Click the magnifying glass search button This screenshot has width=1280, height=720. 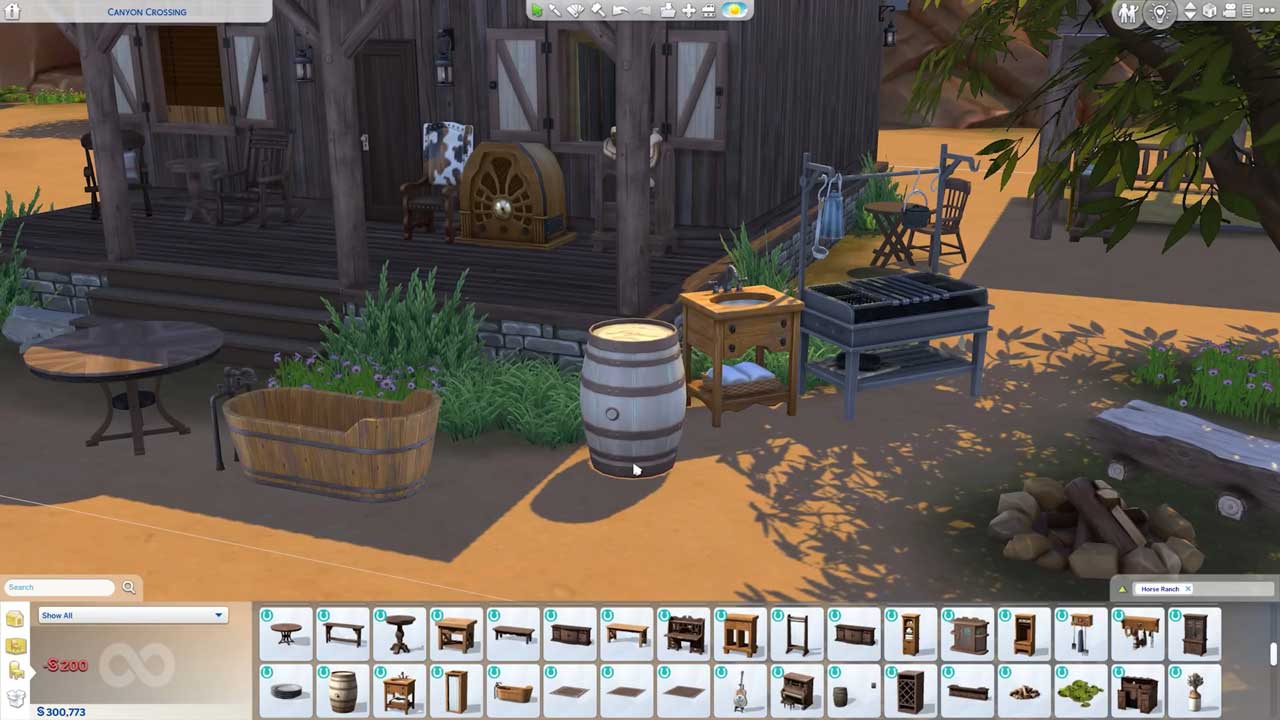point(128,588)
